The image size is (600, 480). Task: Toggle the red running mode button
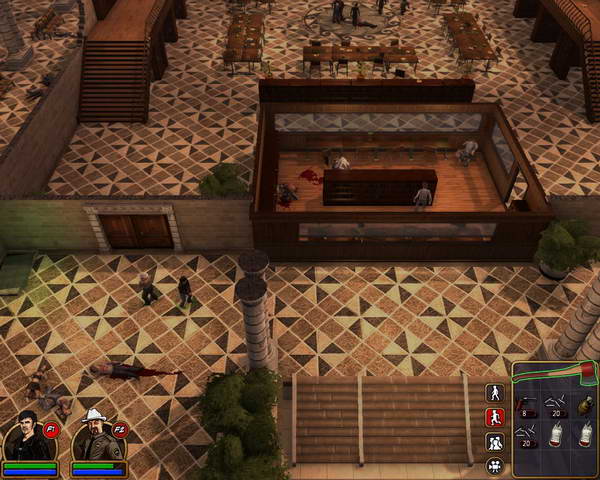[494, 417]
